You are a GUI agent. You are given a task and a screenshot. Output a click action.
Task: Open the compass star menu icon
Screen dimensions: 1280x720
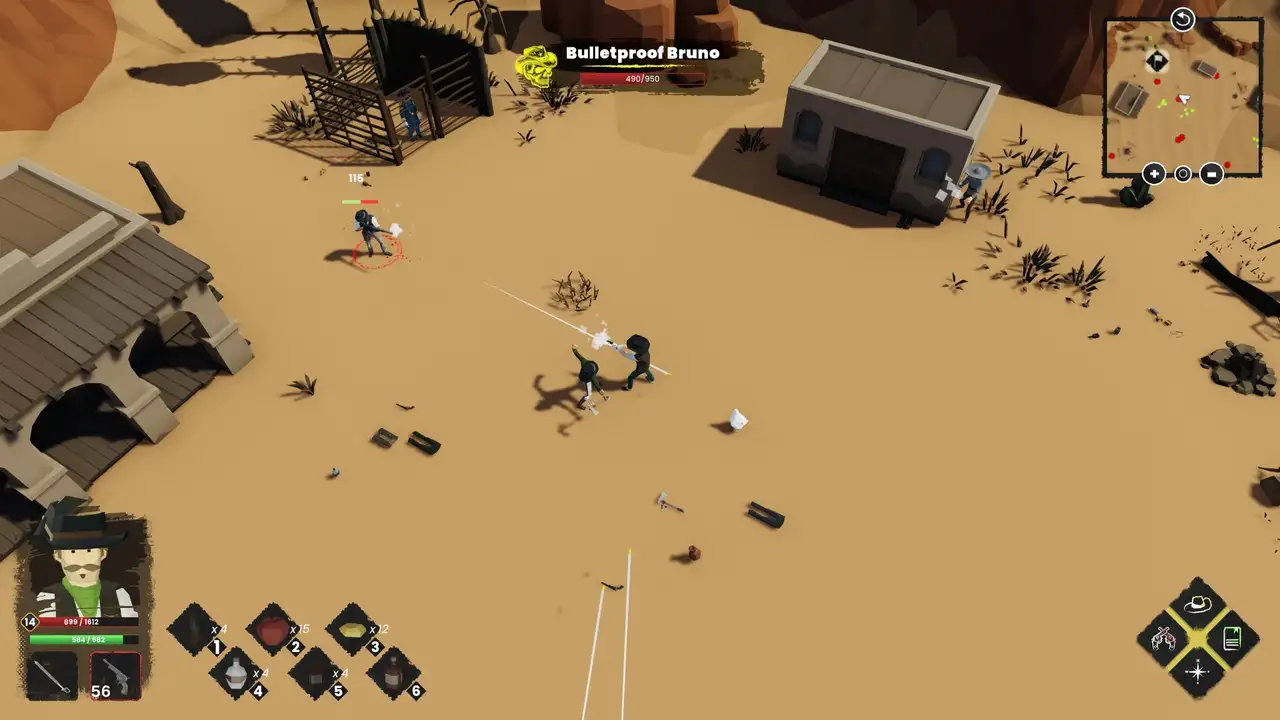coord(1198,672)
